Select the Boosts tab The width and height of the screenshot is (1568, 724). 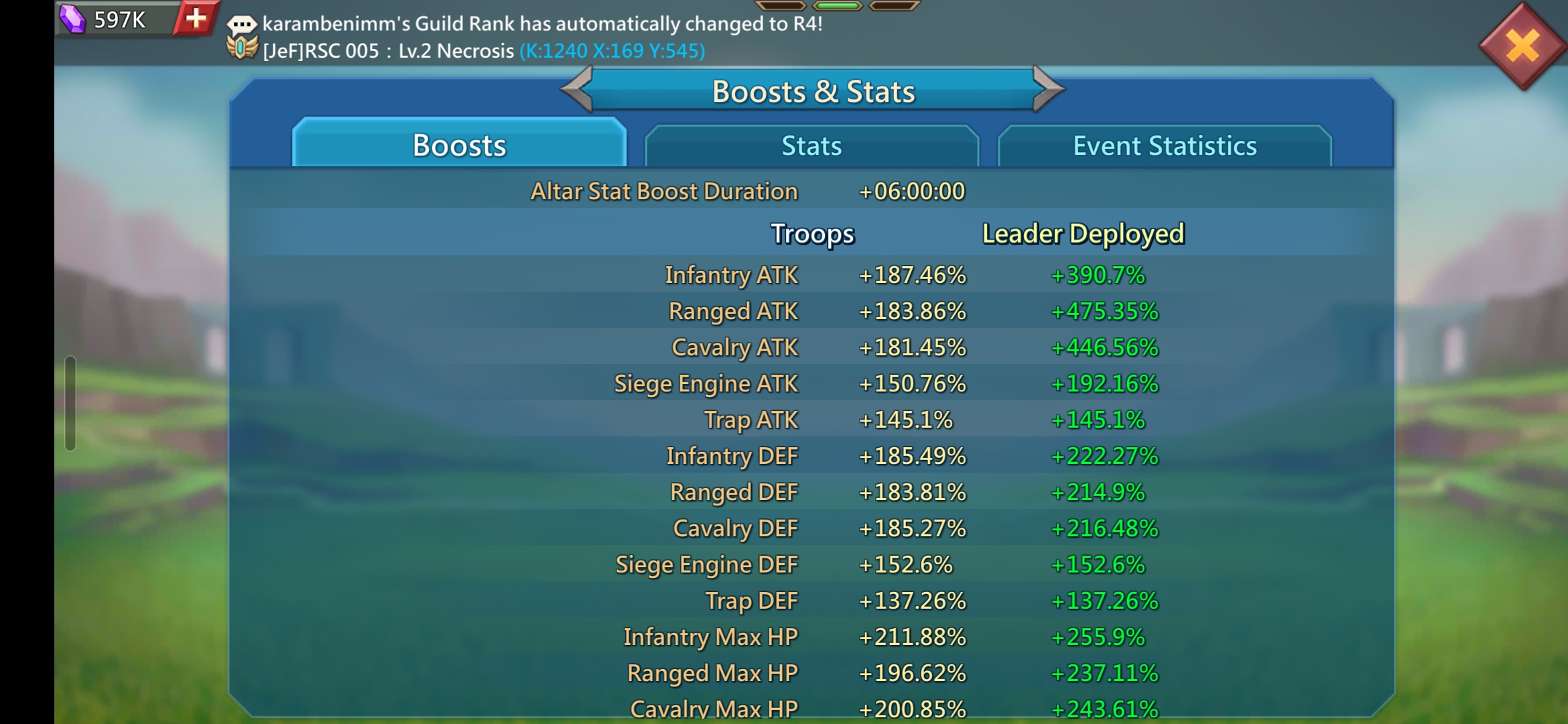click(x=459, y=145)
